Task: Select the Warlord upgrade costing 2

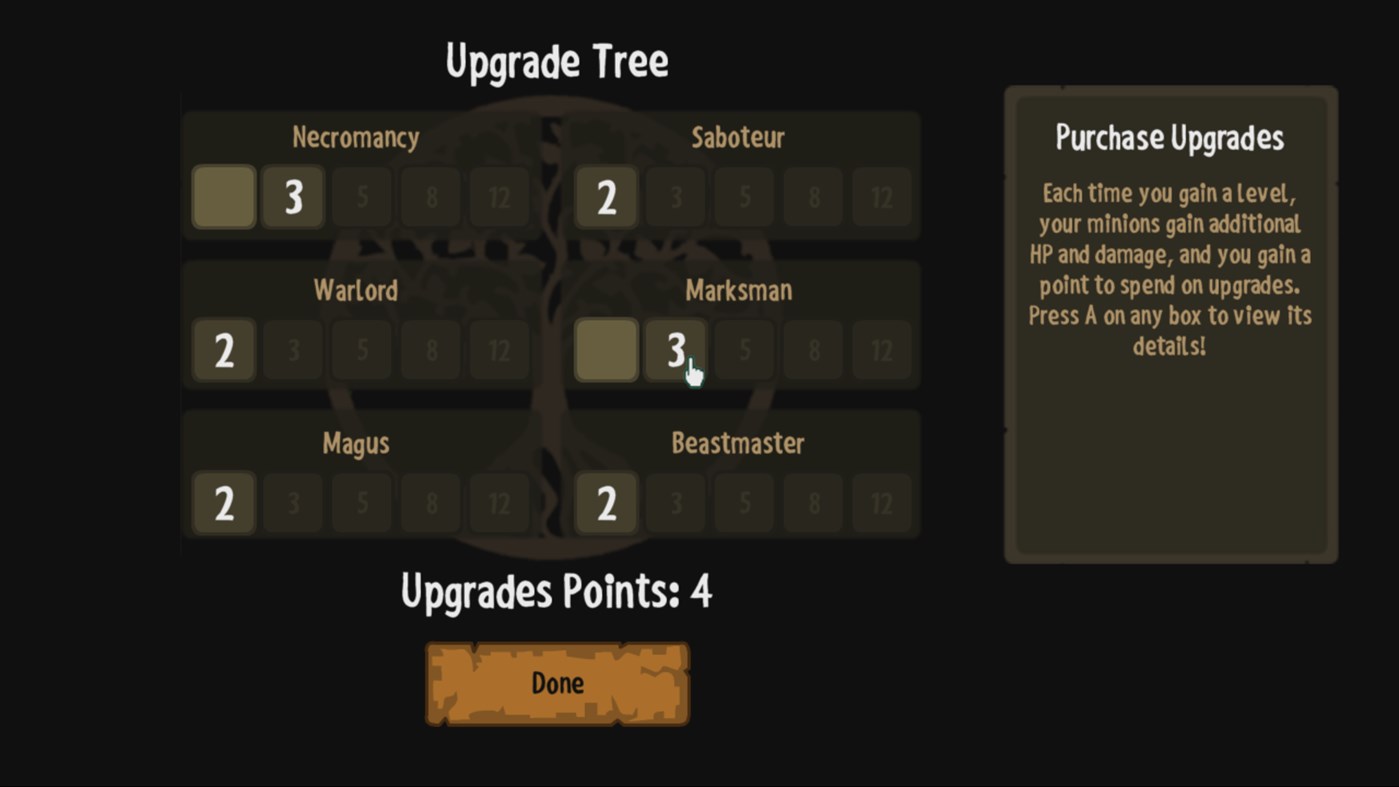Action: point(223,350)
